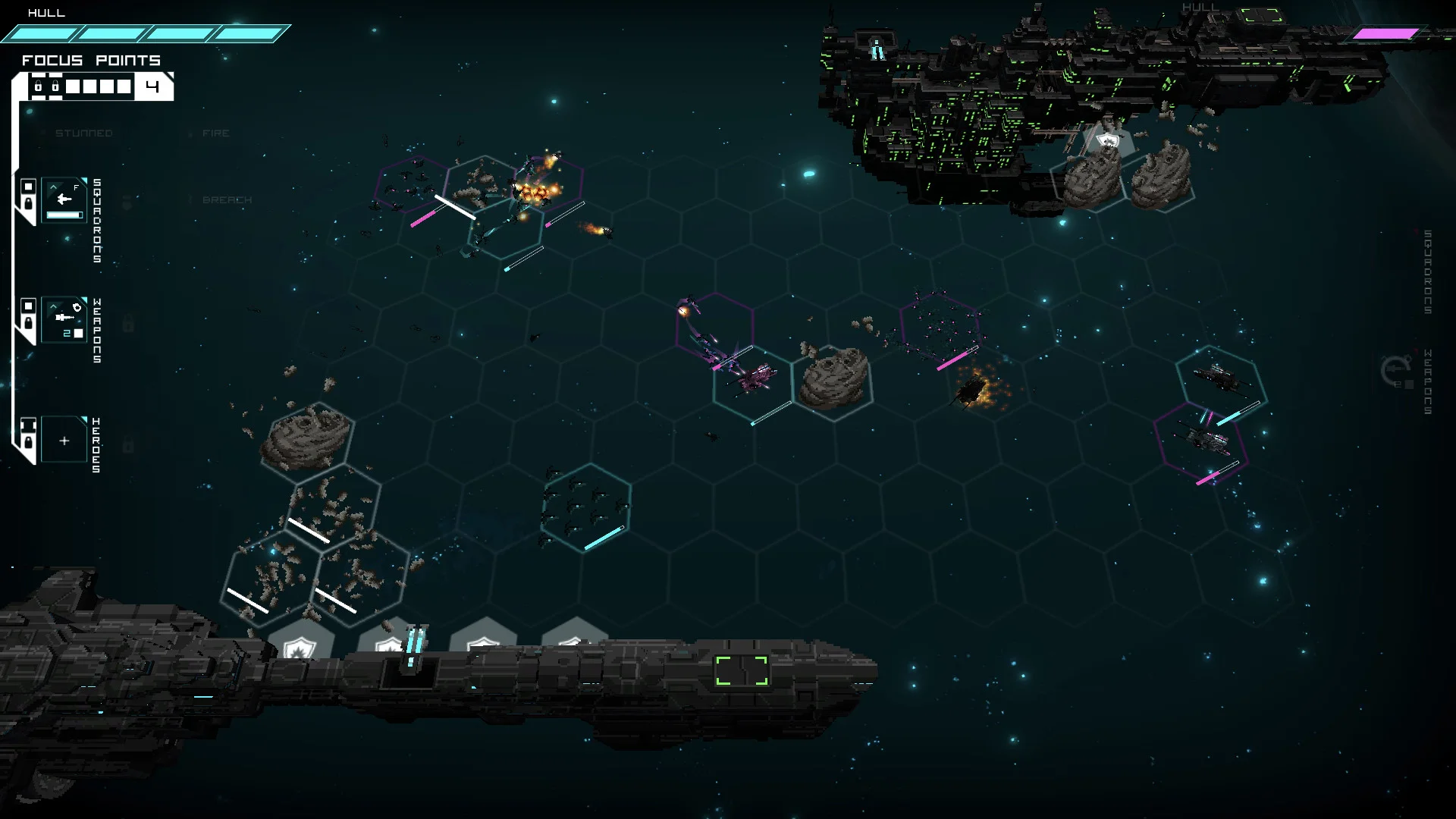Select the fighter squadron card

tap(64, 200)
